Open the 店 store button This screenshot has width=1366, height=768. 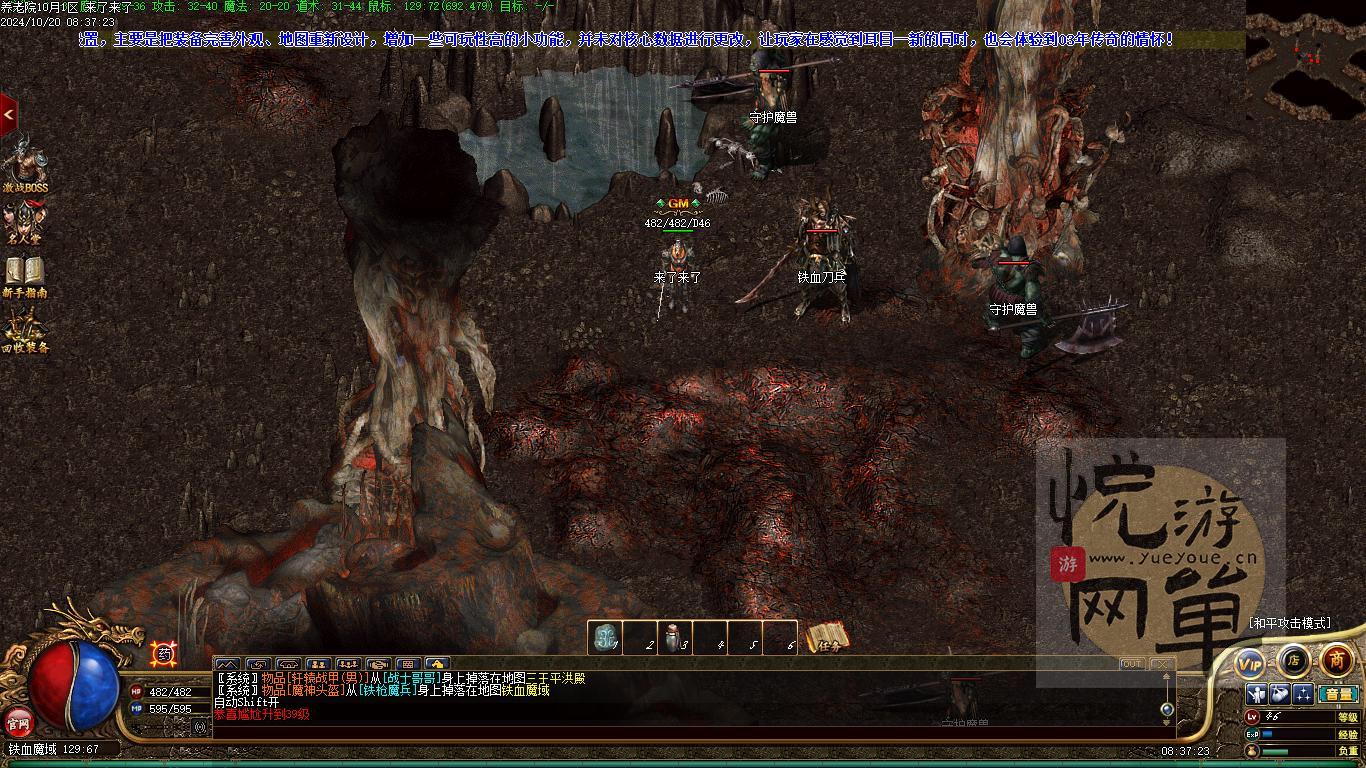pos(1293,660)
